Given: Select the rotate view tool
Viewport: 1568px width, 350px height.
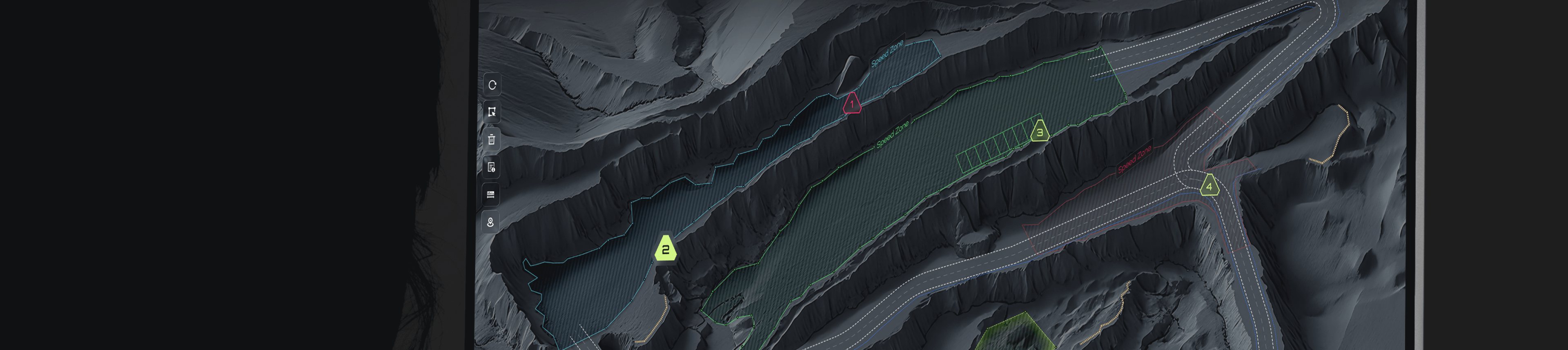Looking at the screenshot, I should pyautogui.click(x=492, y=86).
